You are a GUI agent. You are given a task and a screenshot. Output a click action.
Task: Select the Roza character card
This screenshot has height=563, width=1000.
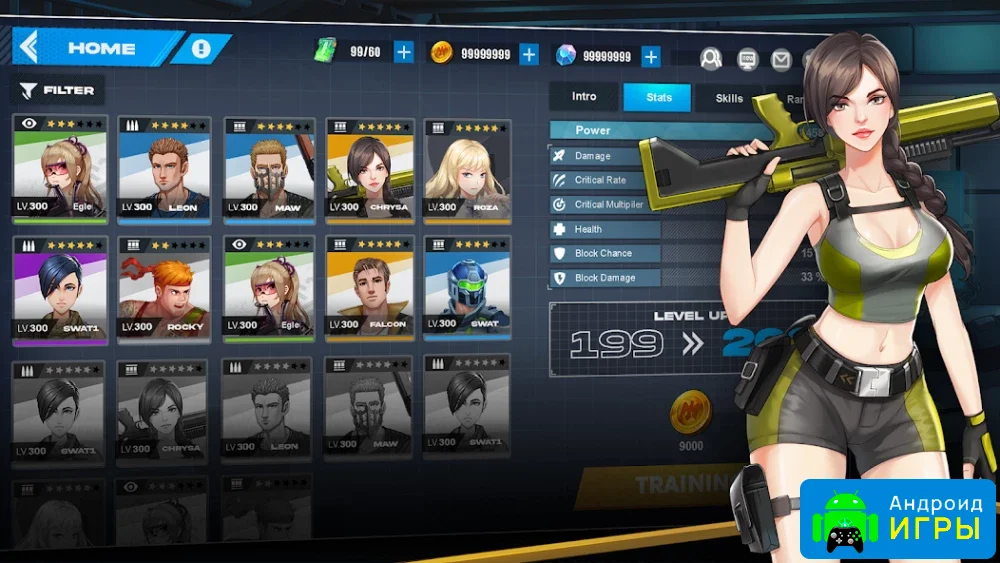[467, 169]
